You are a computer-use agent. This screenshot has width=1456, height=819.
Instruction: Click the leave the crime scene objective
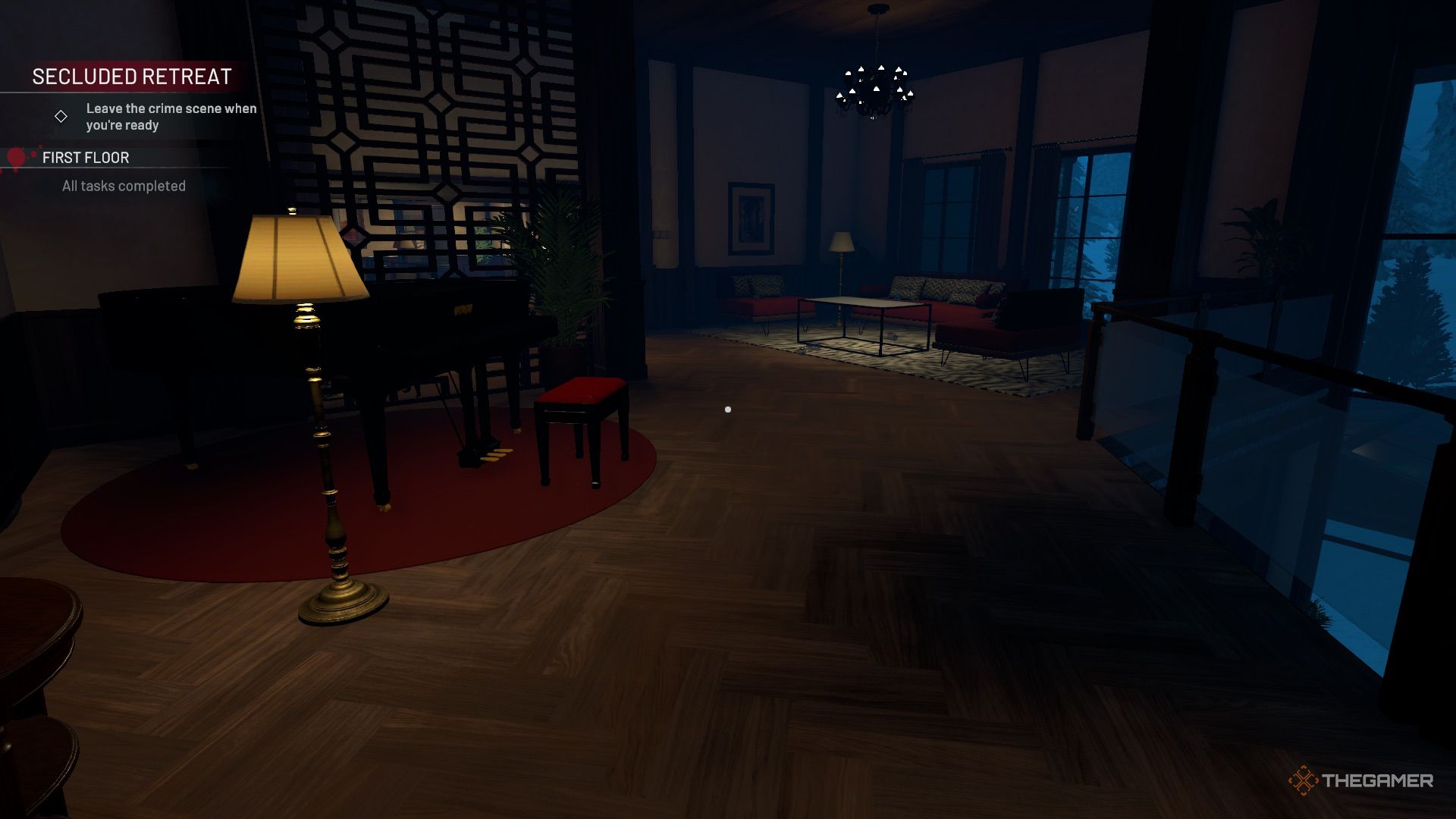coord(171,117)
